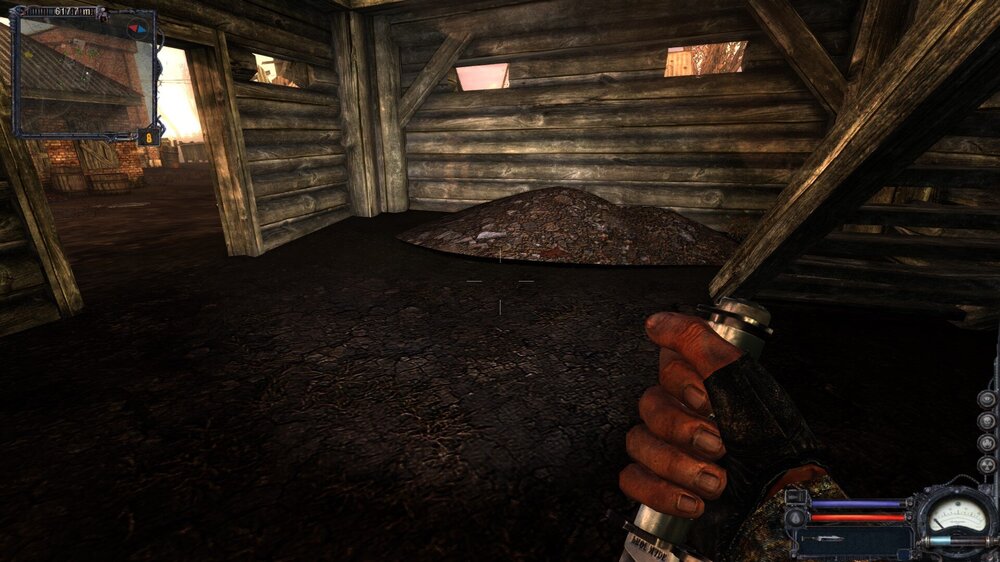
Task: Click the radiation trefoil indicator icon
Action: [986, 465]
